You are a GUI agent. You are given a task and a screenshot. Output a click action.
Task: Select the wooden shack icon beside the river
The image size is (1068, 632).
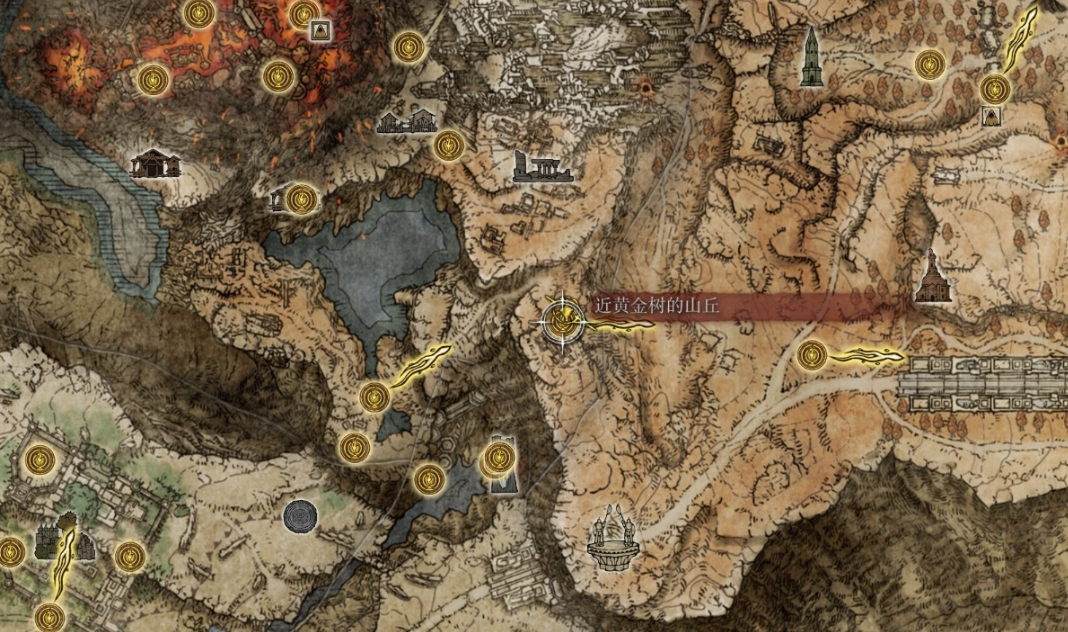coord(155,163)
